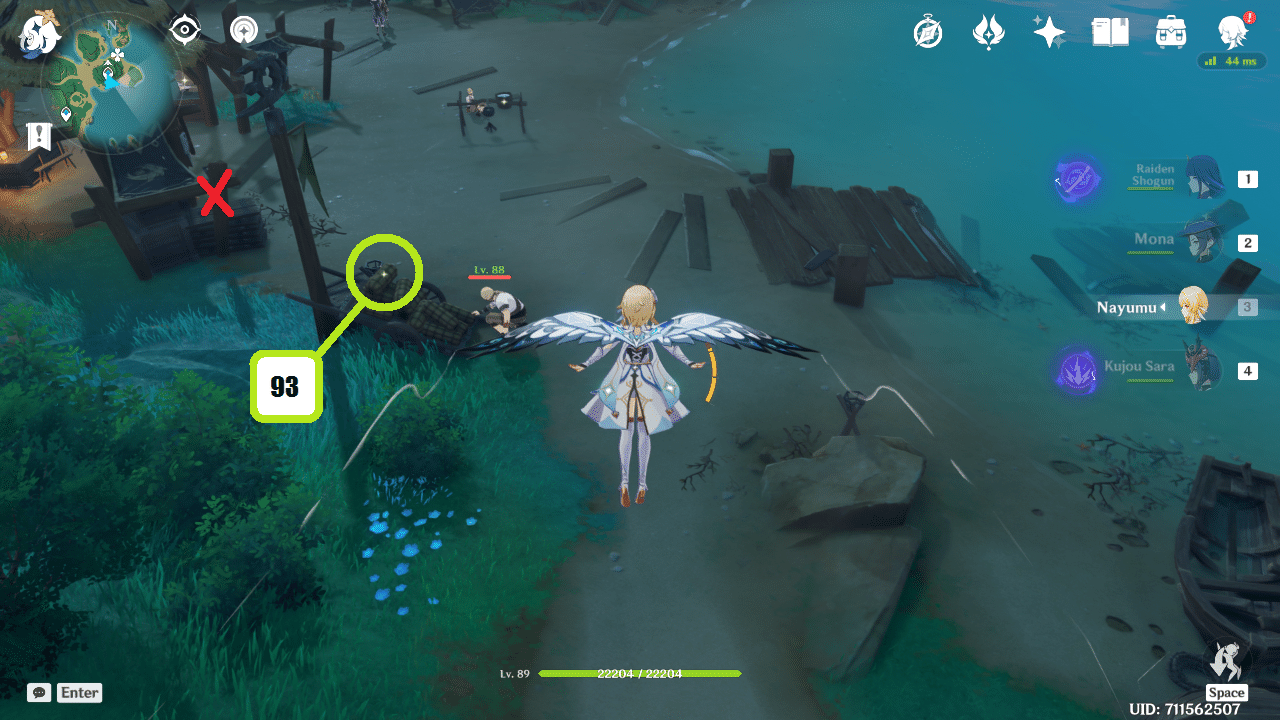The height and width of the screenshot is (720, 1280).
Task: Open the Events compass icon
Action: (x=927, y=31)
